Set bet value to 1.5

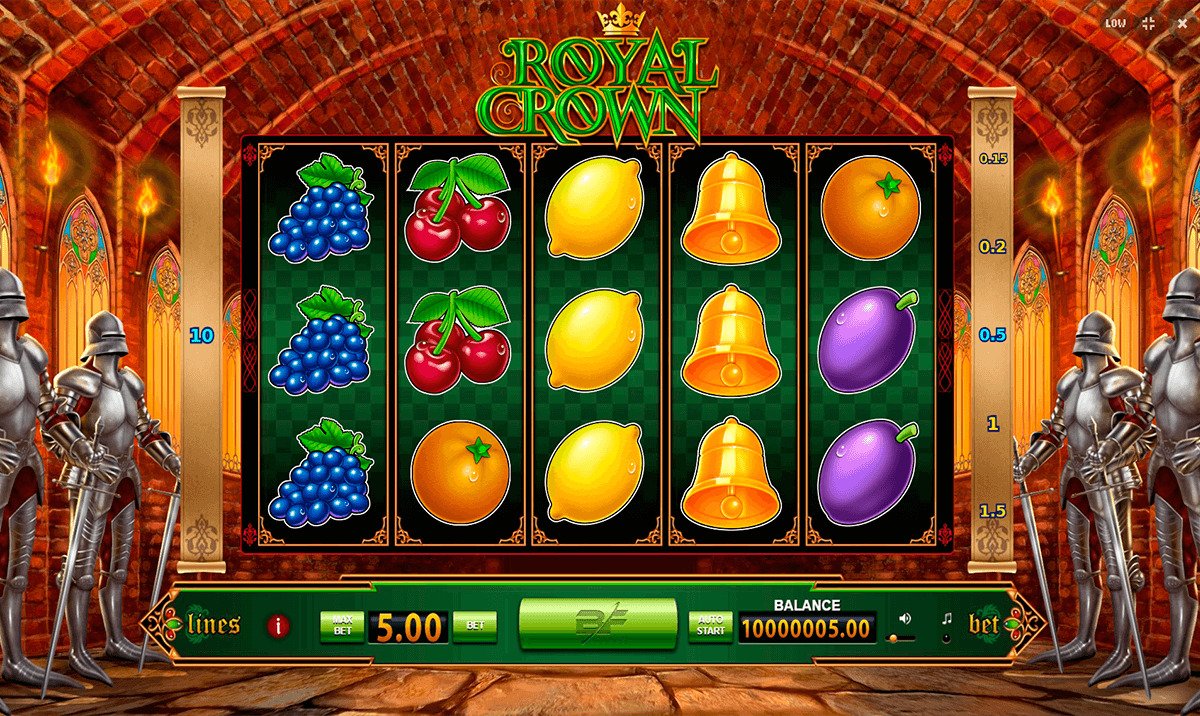point(992,511)
